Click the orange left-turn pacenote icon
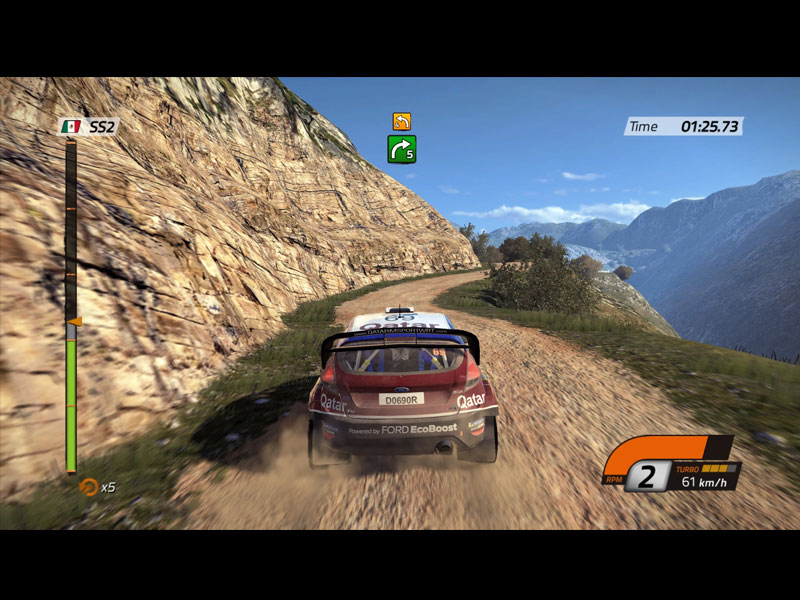This screenshot has height=600, width=800. (x=401, y=121)
